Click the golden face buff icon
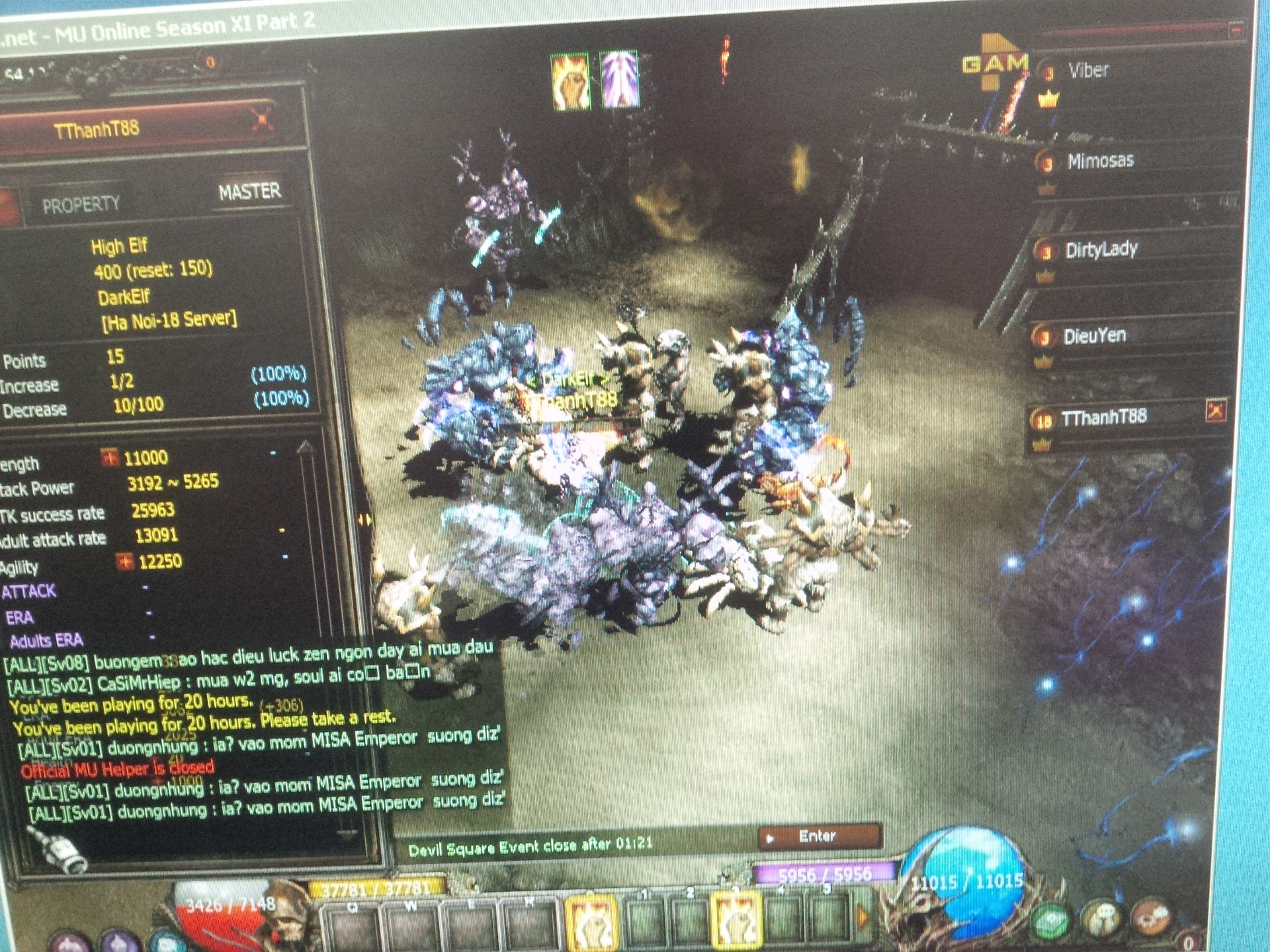Viewport: 1270px width, 952px height. [x=570, y=81]
